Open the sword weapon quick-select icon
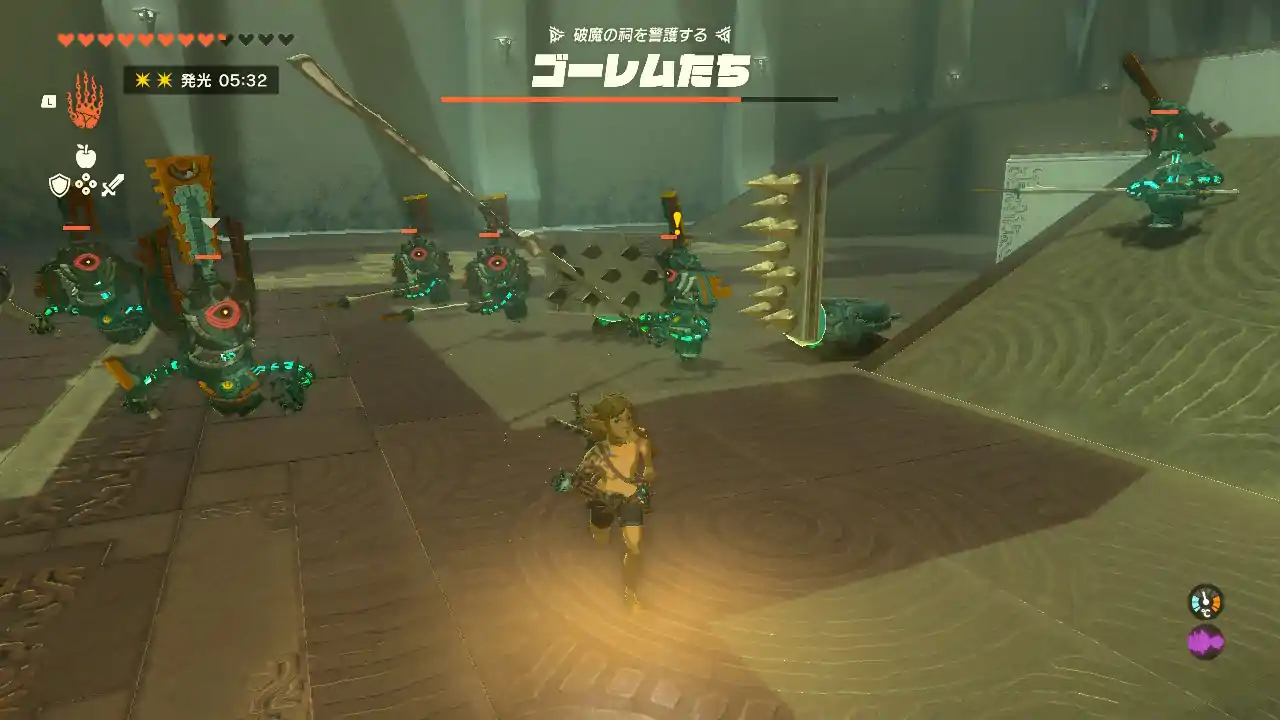The image size is (1280, 720). pyautogui.click(x=112, y=185)
